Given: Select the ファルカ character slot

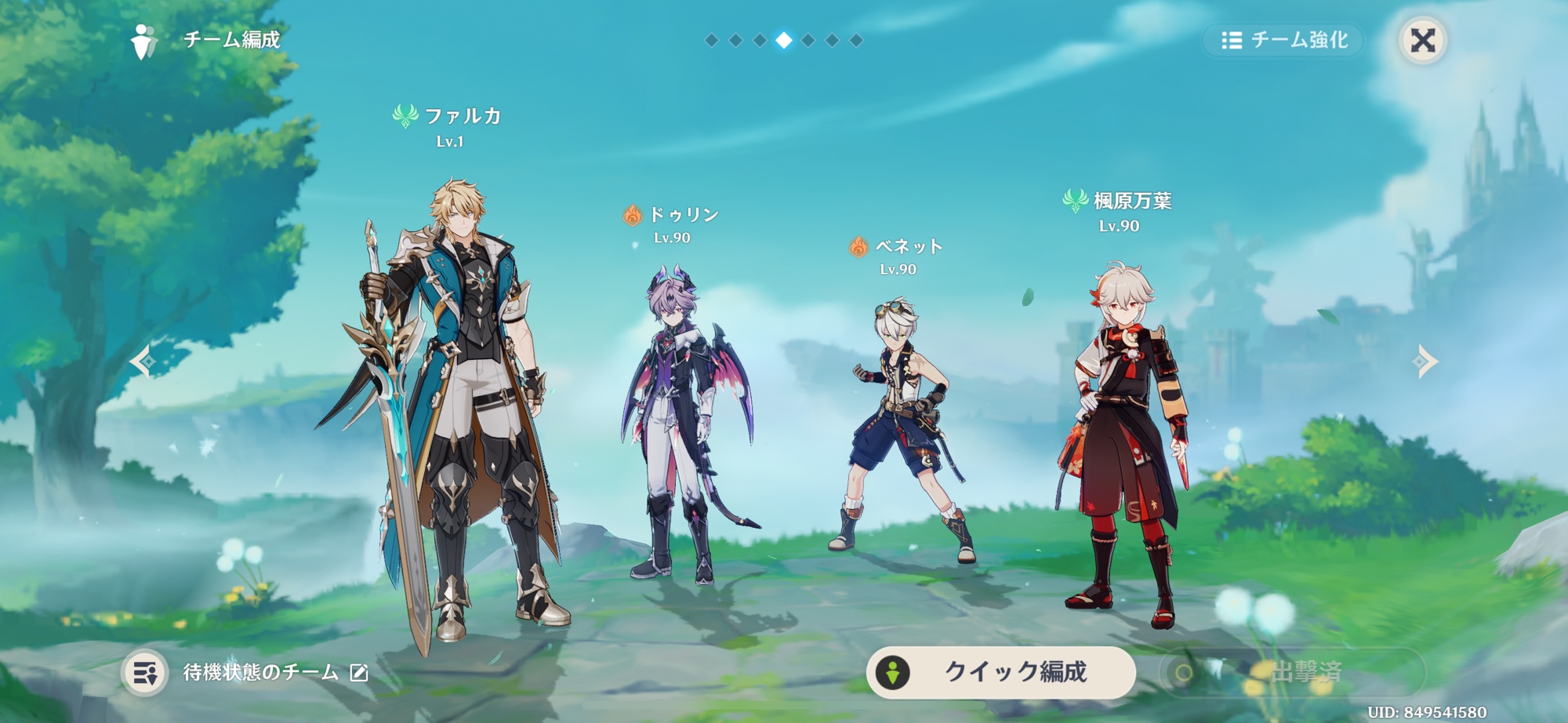Looking at the screenshot, I should pyautogui.click(x=455, y=408).
